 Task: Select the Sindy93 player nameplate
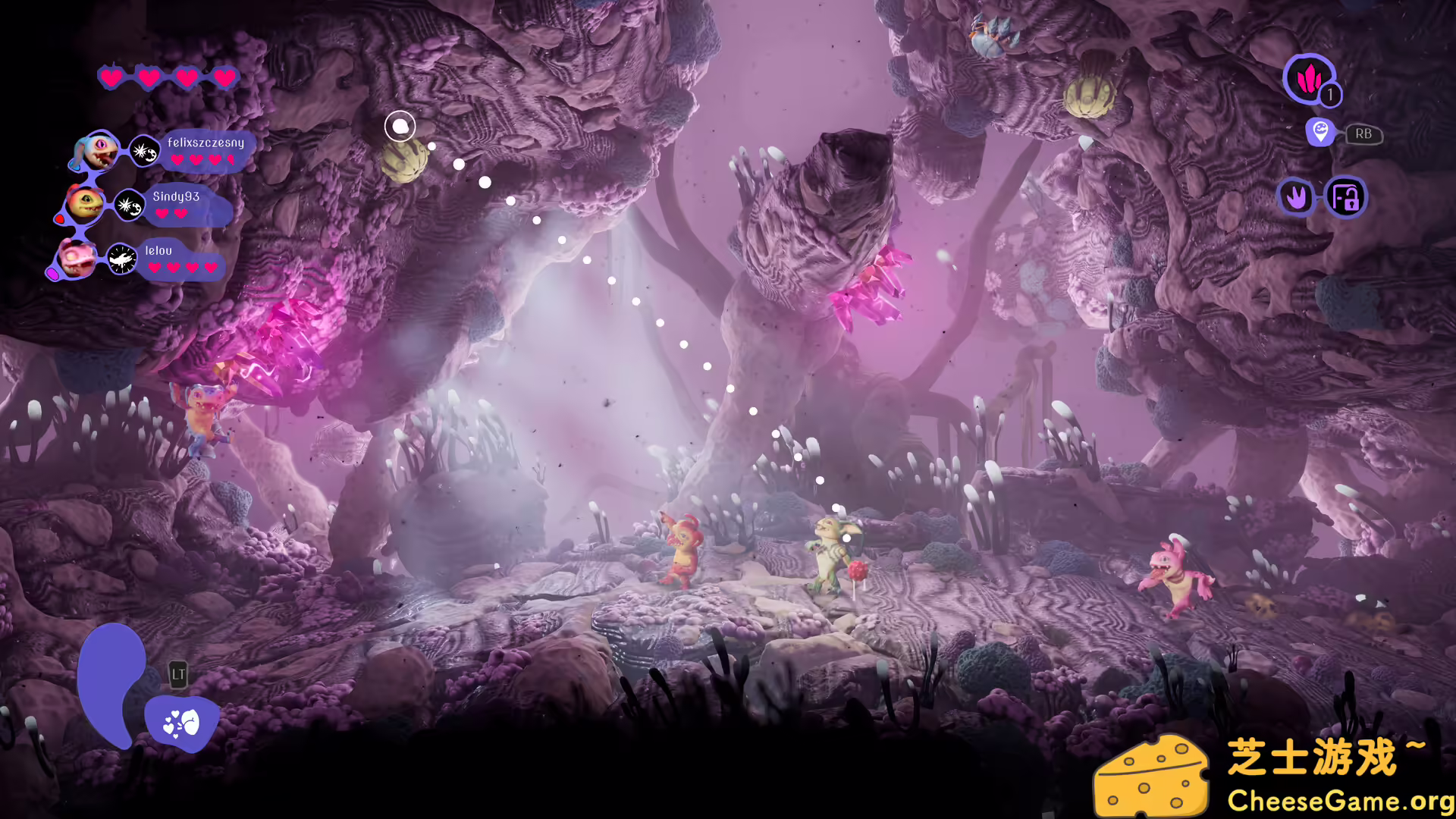[175, 196]
